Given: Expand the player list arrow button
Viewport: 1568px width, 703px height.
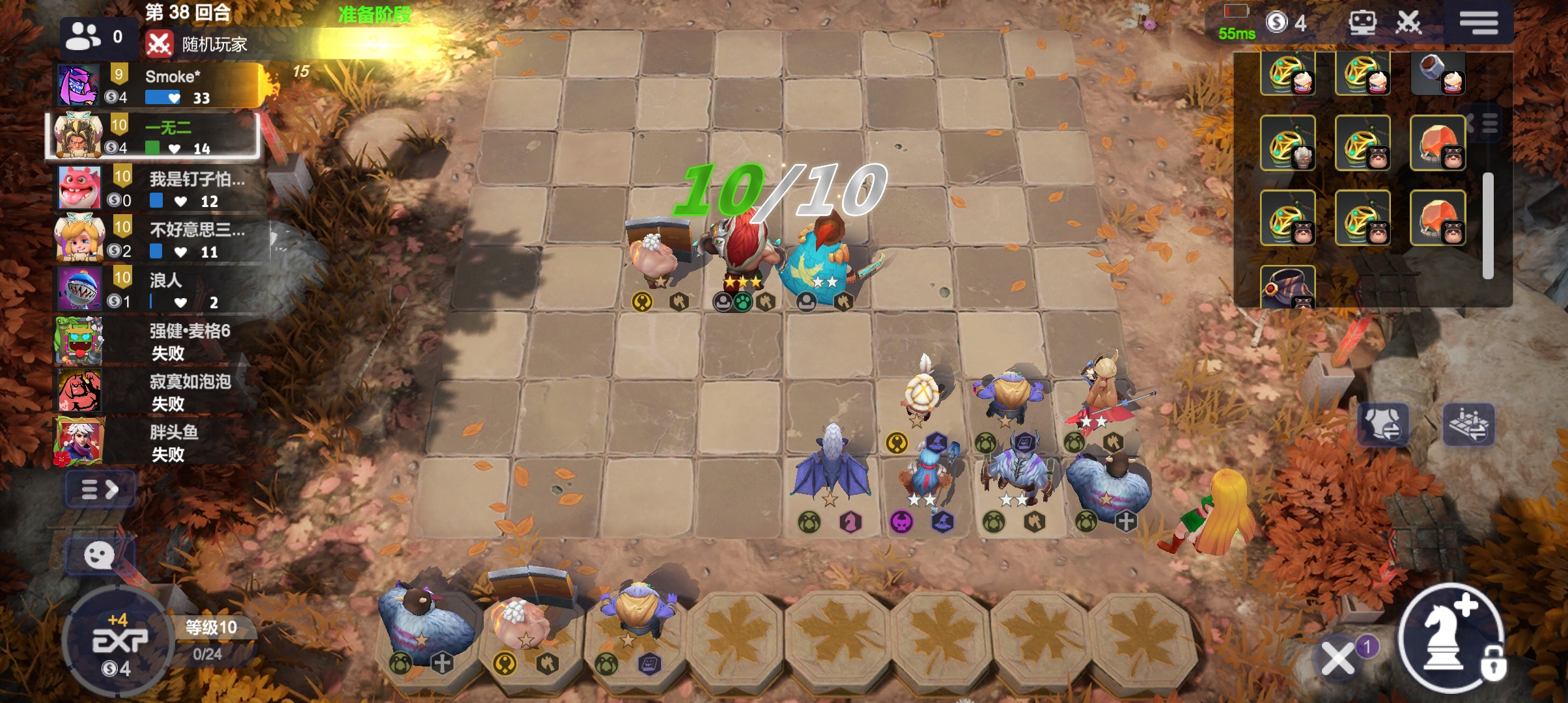Looking at the screenshot, I should pyautogui.click(x=100, y=489).
